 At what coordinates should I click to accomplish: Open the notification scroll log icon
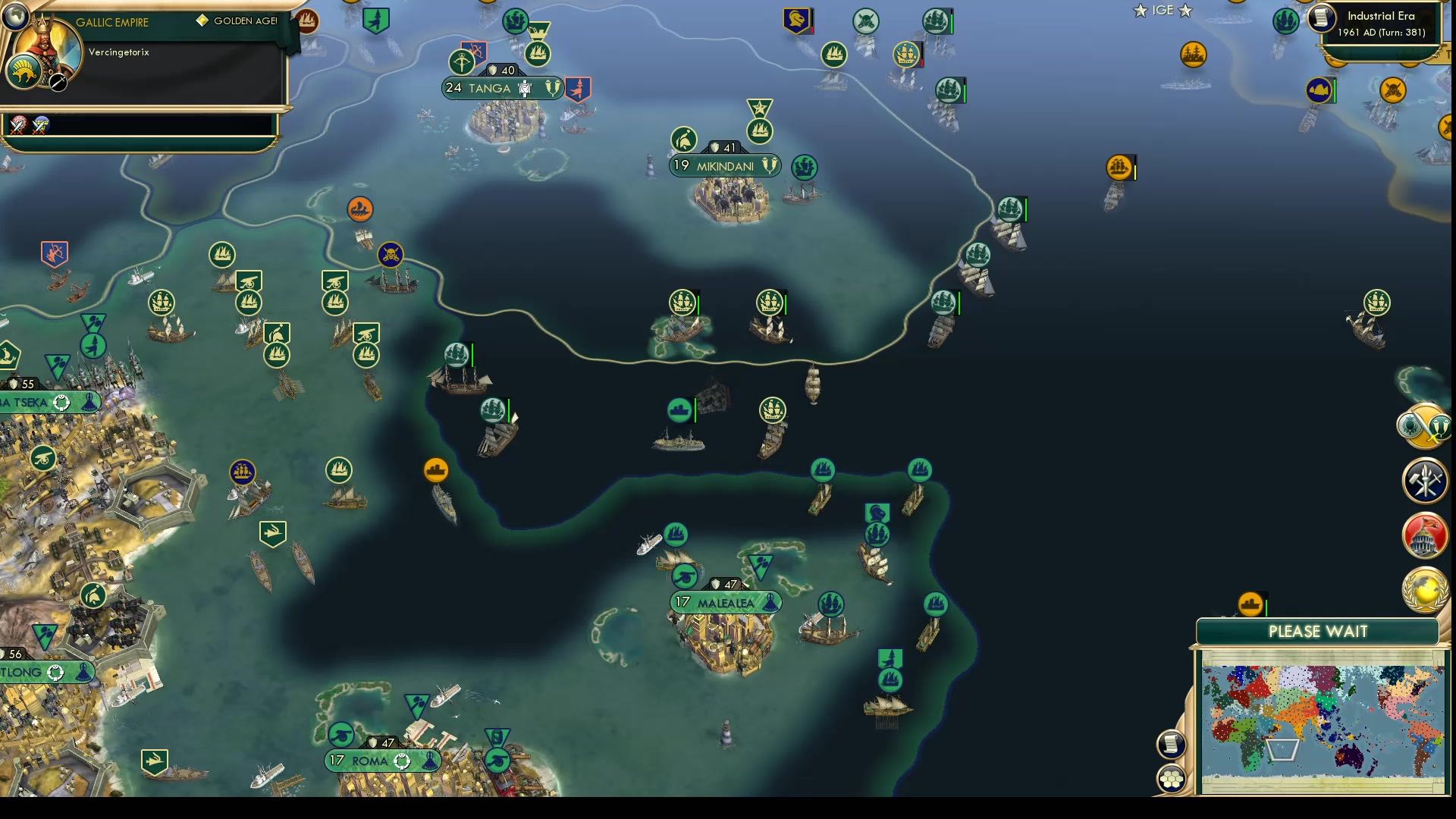[x=1172, y=743]
